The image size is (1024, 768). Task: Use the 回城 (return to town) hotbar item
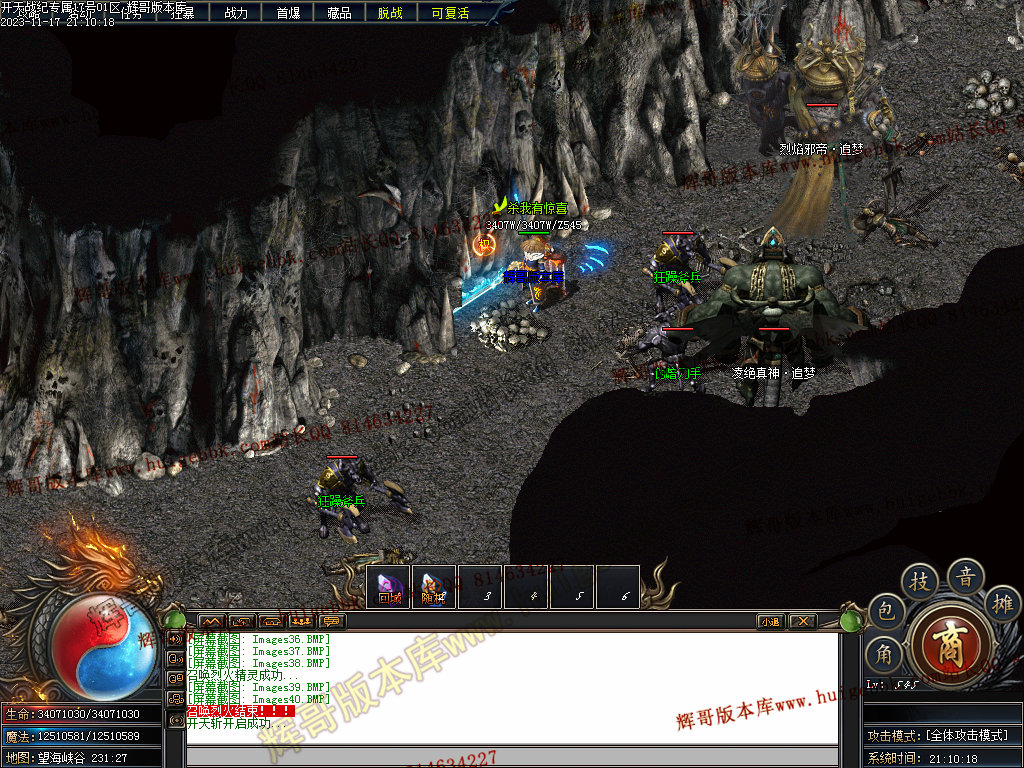click(x=388, y=587)
